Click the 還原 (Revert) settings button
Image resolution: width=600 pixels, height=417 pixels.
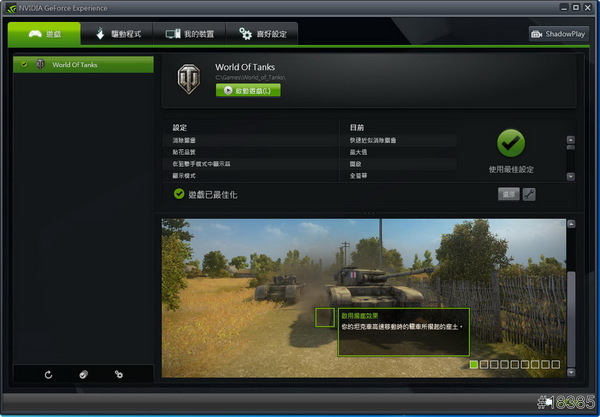pyautogui.click(x=509, y=194)
